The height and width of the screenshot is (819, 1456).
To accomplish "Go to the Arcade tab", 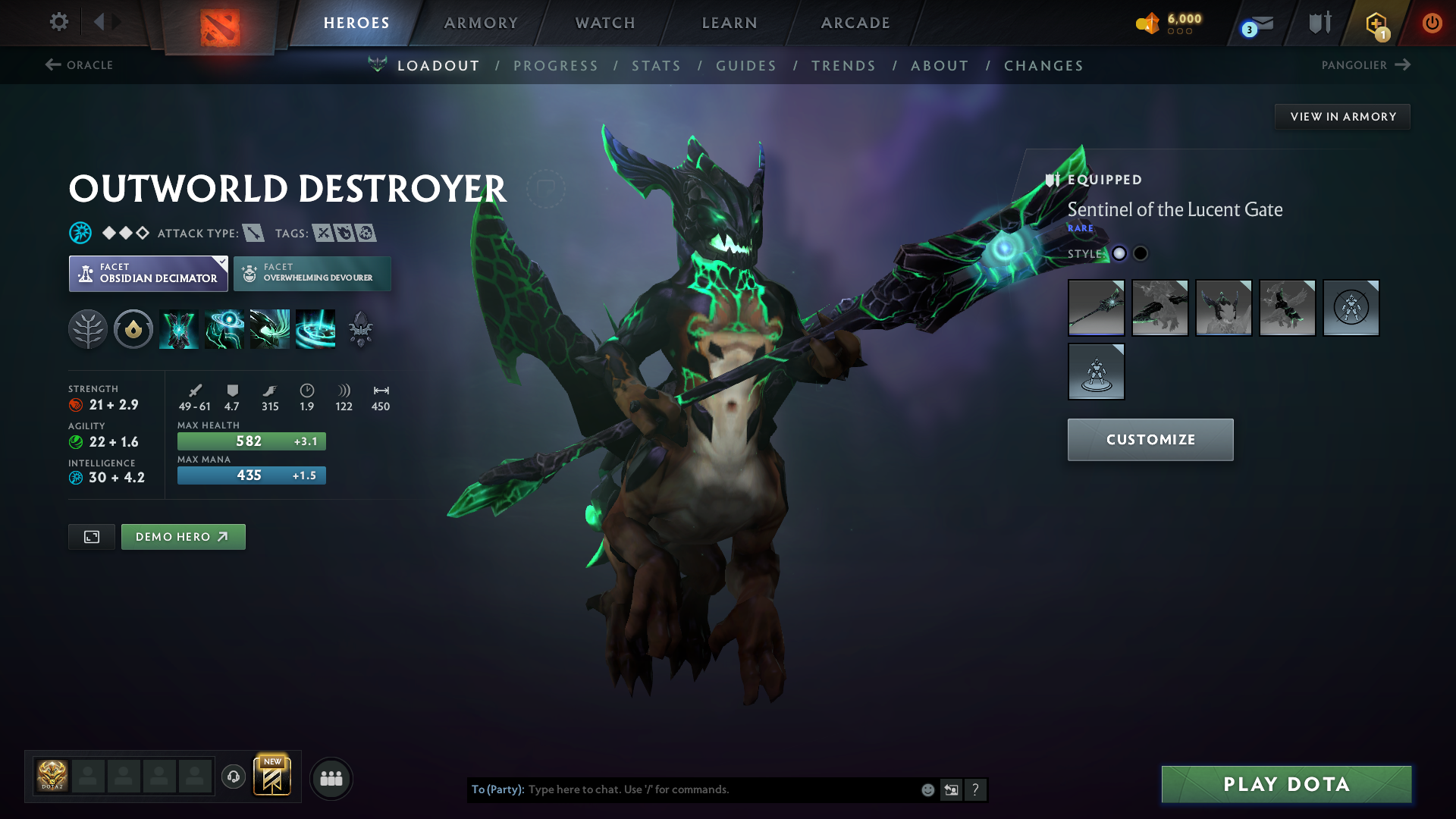I will pyautogui.click(x=855, y=23).
